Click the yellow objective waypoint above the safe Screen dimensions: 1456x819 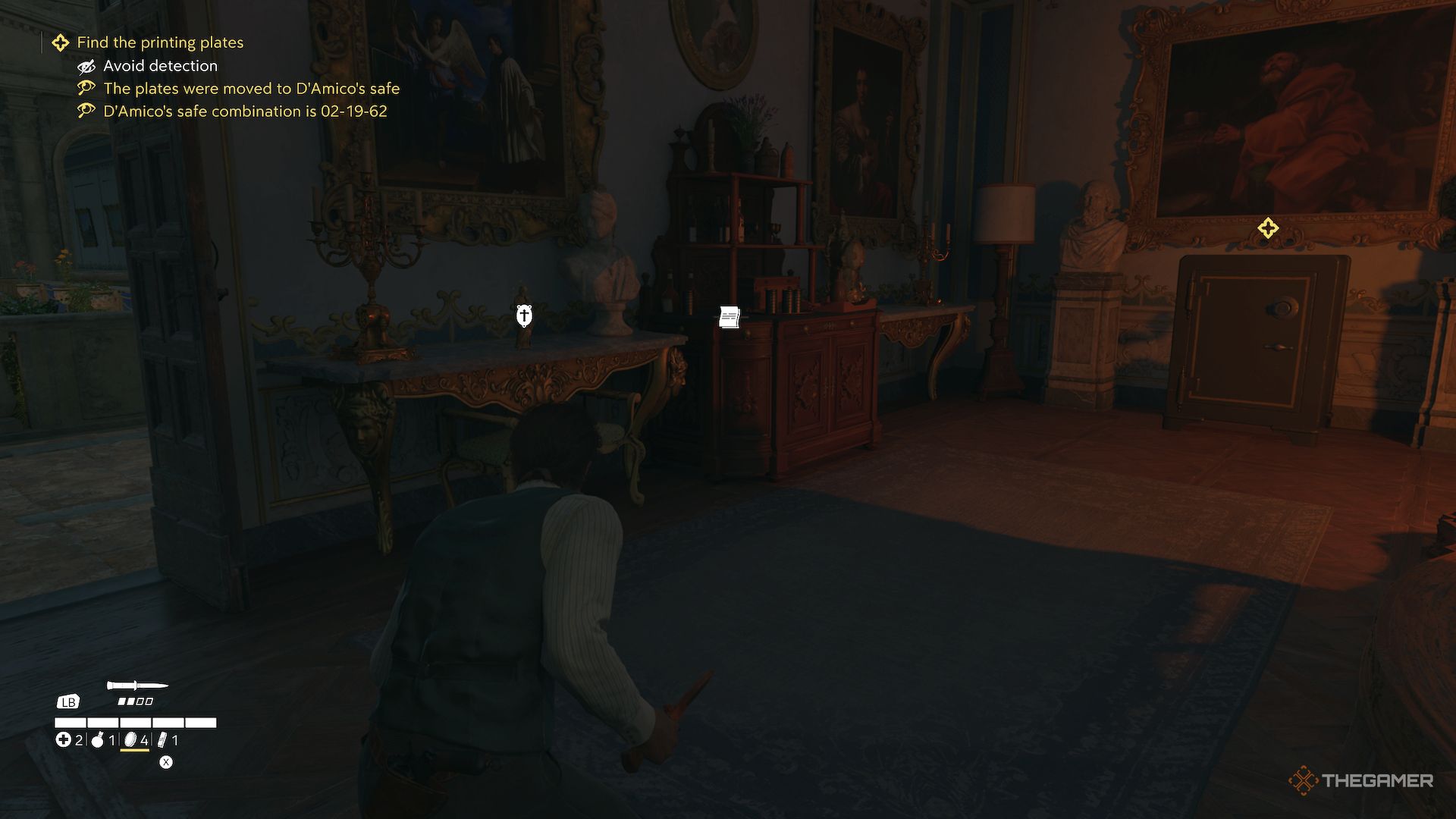tap(1266, 227)
